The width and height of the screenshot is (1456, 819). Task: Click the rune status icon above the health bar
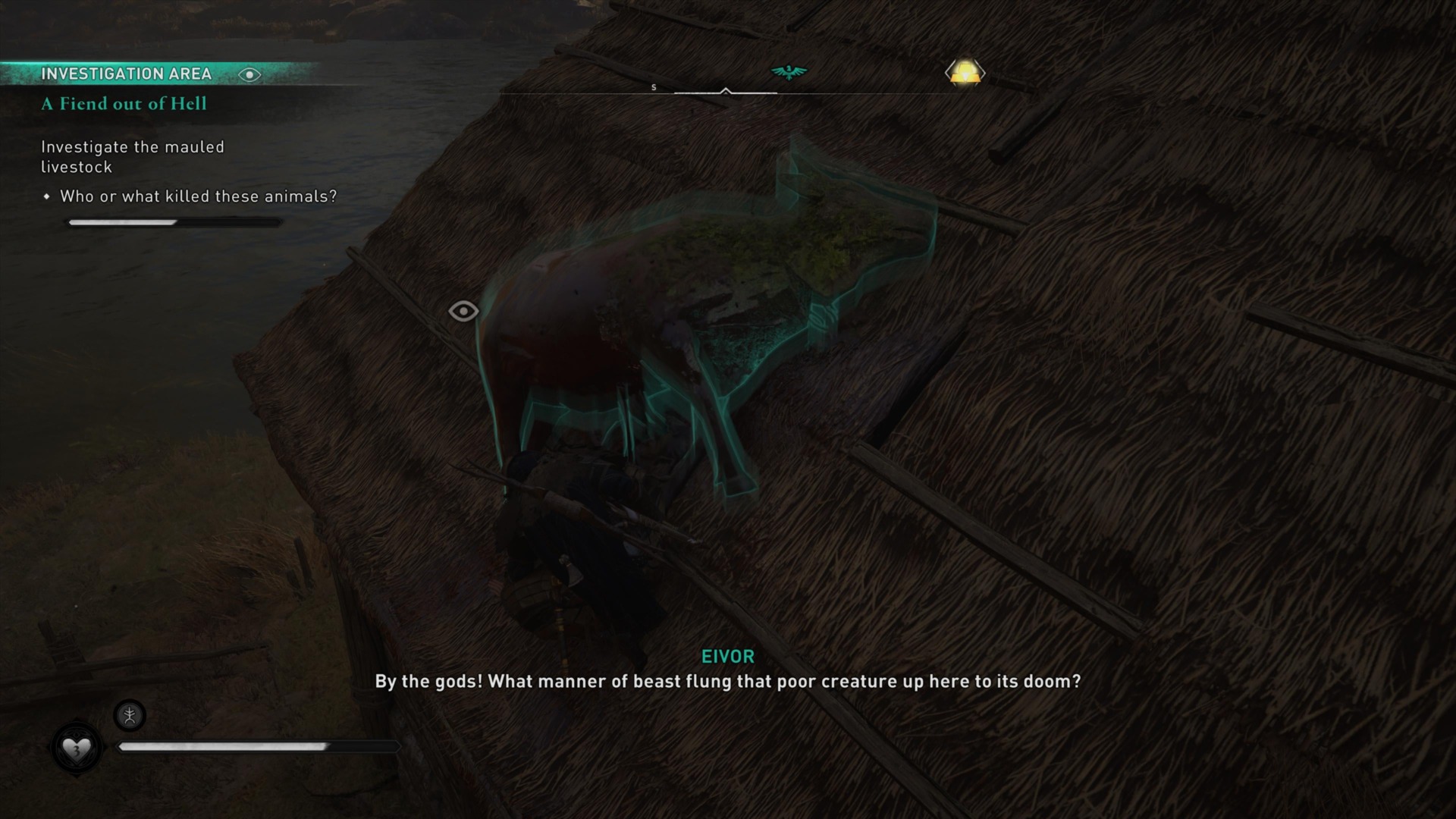pyautogui.click(x=129, y=715)
